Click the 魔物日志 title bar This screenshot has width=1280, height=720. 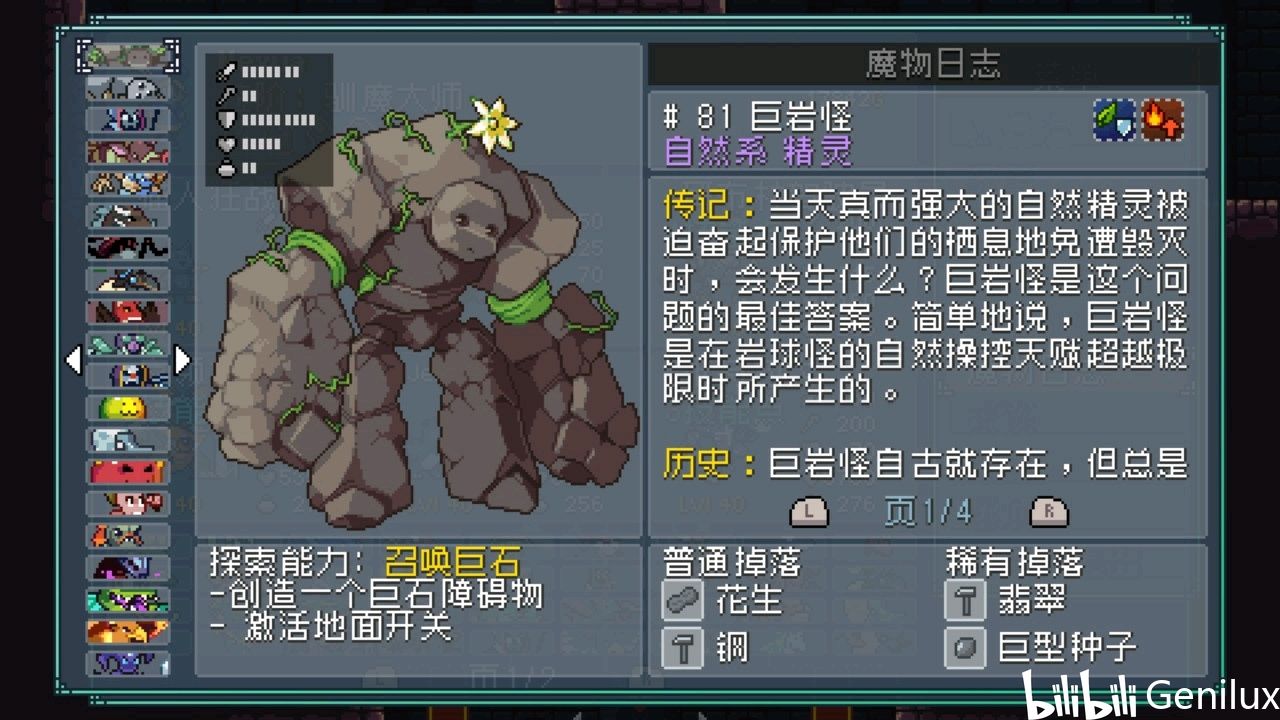[932, 66]
